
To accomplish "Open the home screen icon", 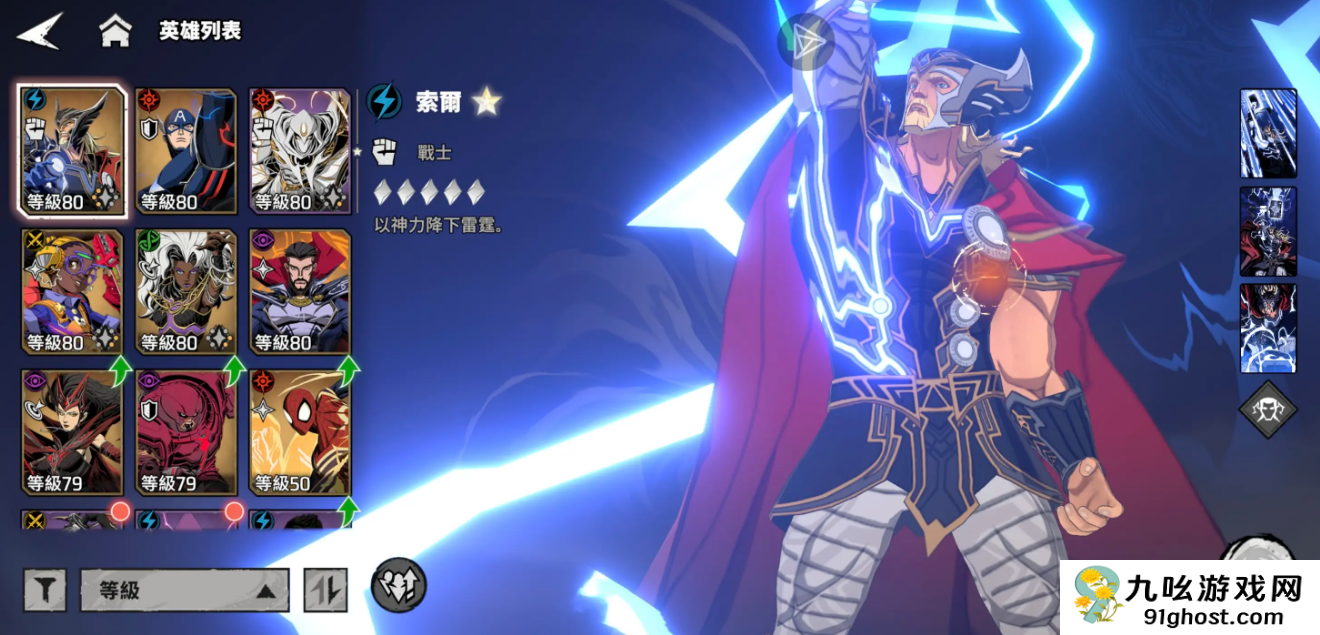I will pyautogui.click(x=115, y=31).
